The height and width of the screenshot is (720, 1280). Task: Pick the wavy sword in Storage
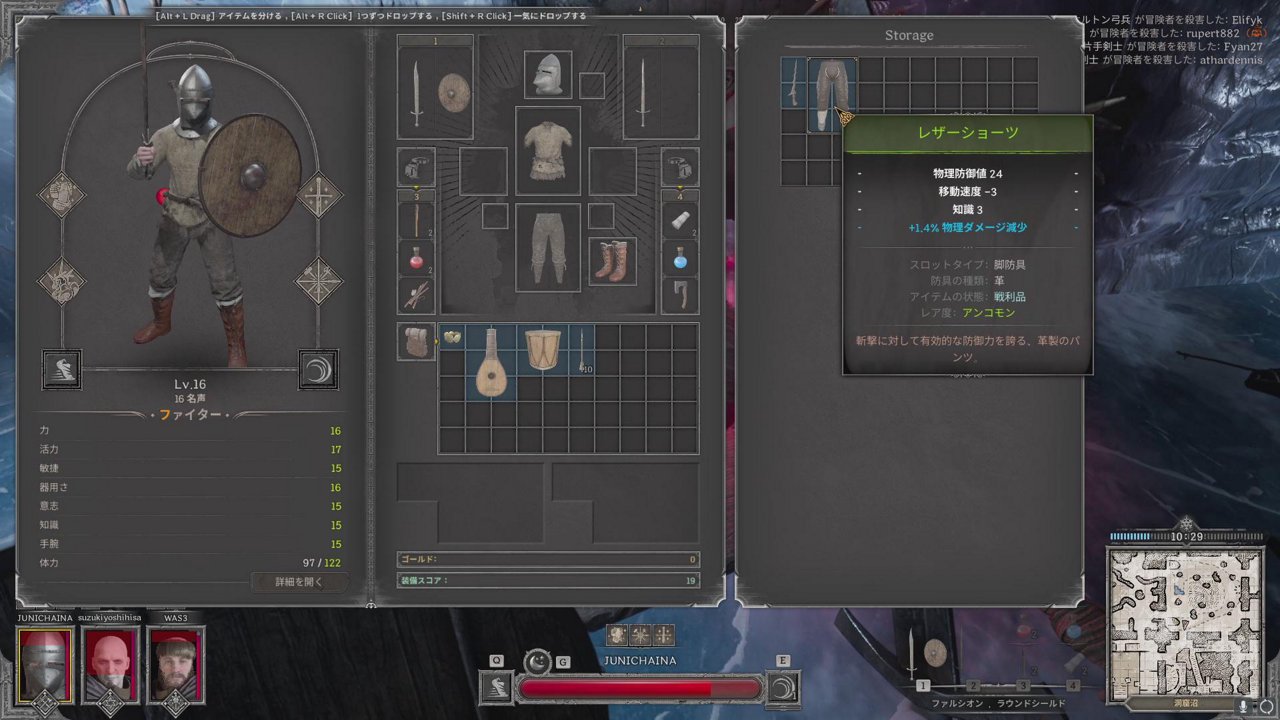point(794,82)
